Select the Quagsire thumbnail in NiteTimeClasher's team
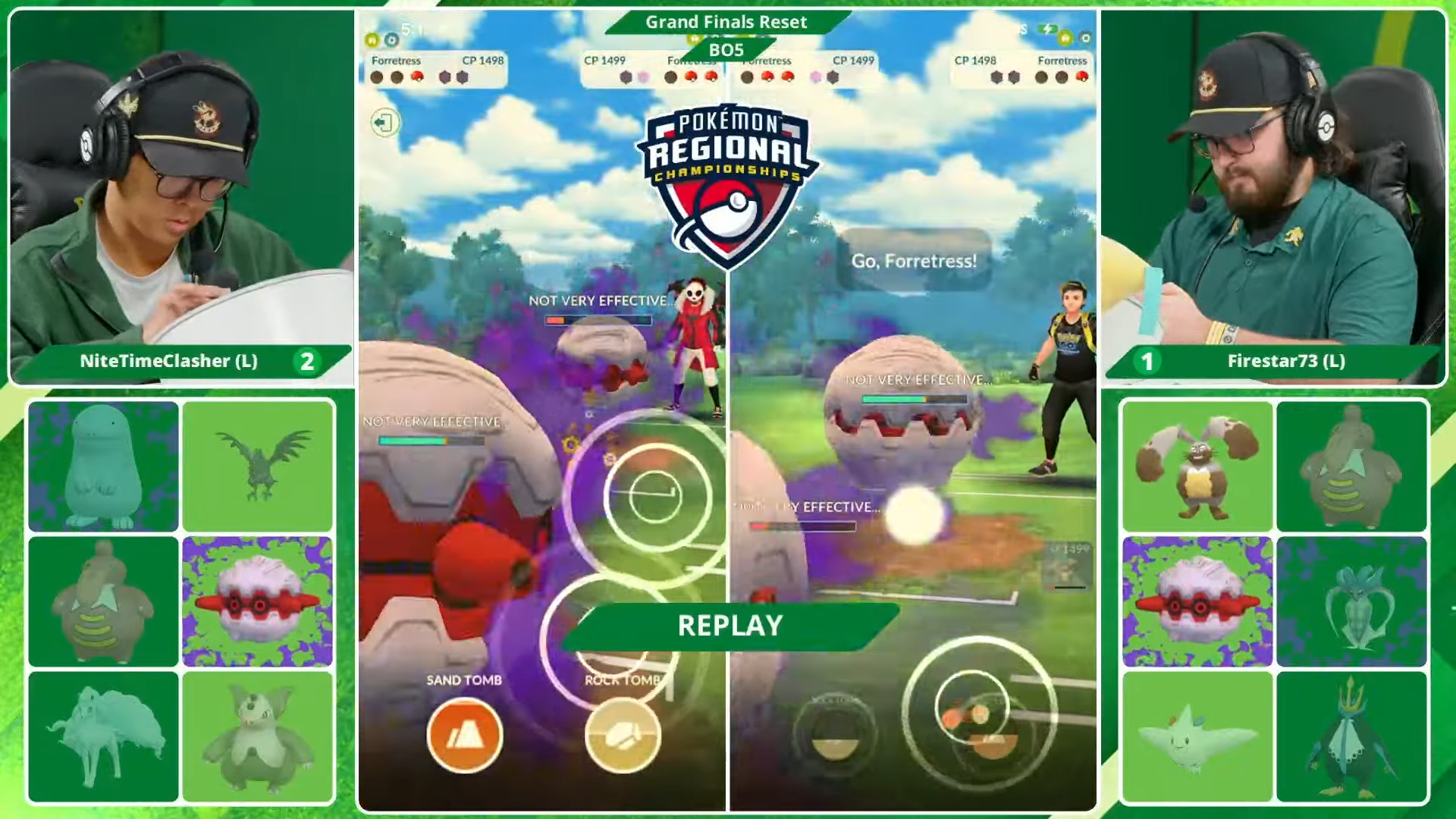 [104, 466]
